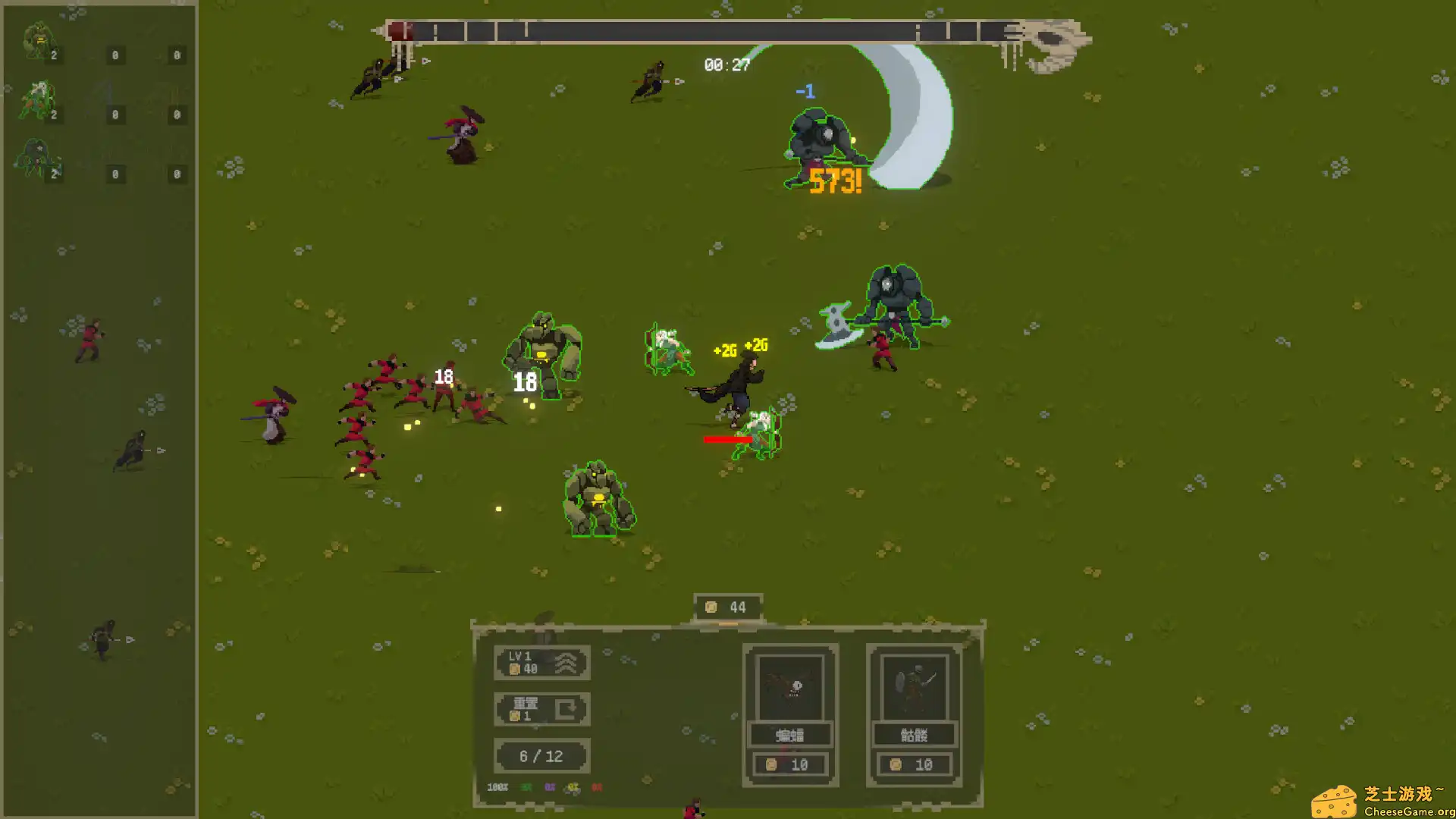Click the coin icon beside the 44 gold total

point(711,607)
